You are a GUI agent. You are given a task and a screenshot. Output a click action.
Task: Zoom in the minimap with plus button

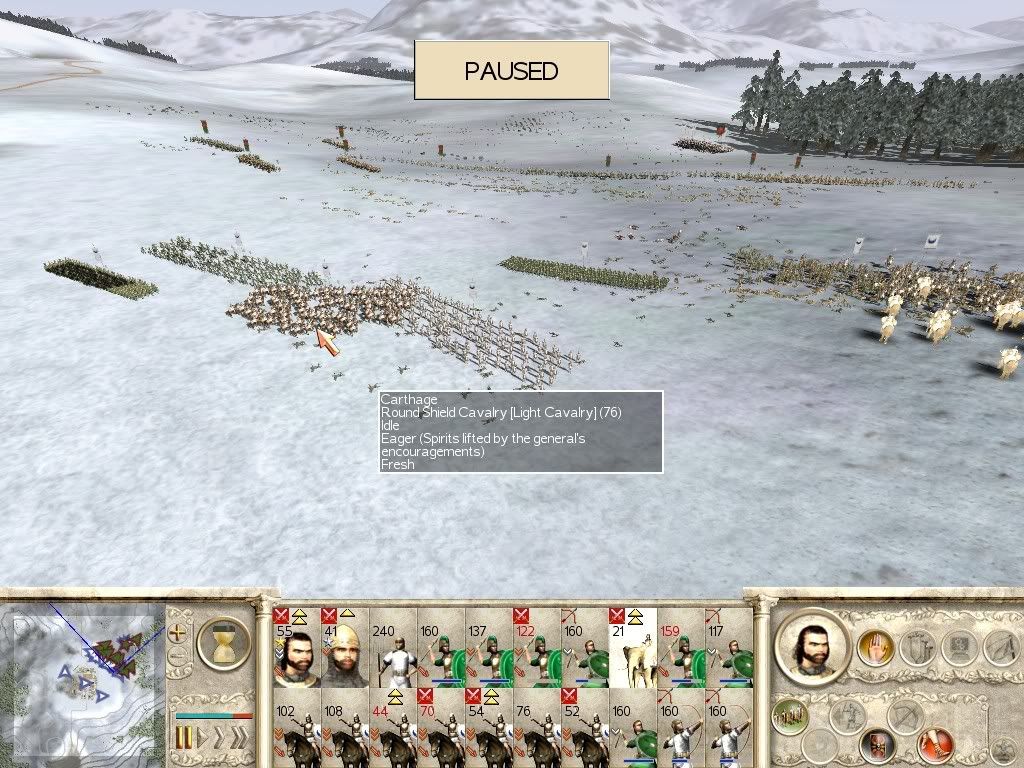179,632
